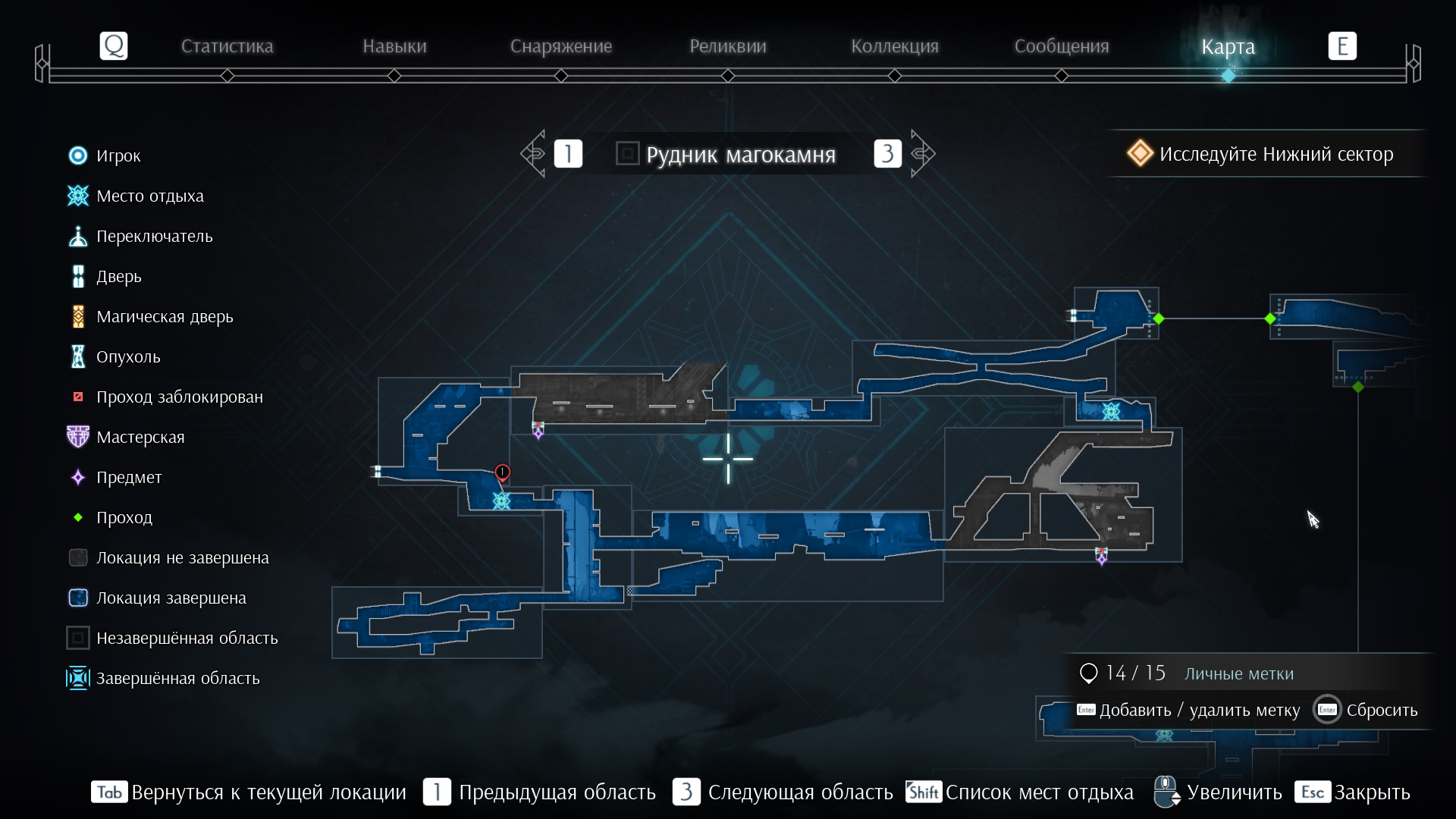Close the map with Закрыть
This screenshot has height=819, width=1456.
click(x=1353, y=792)
